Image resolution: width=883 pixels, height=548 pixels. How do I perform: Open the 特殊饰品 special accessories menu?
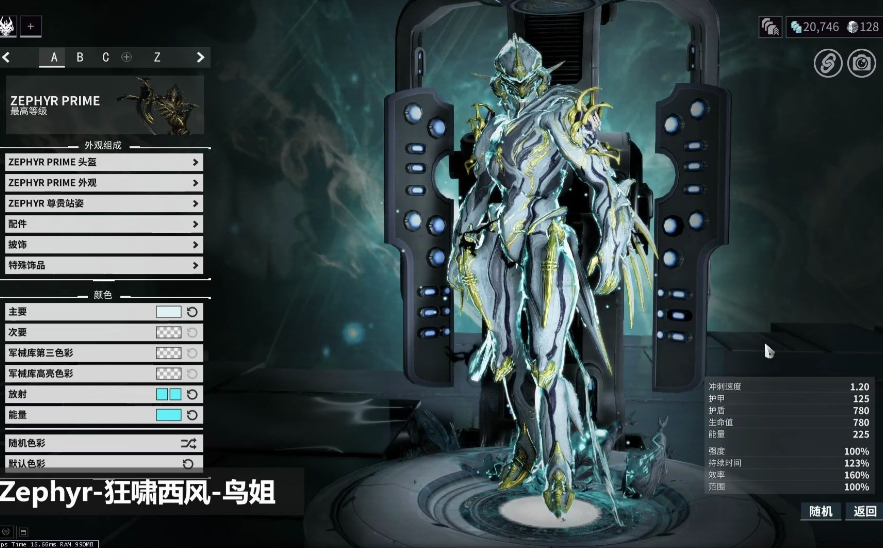coord(104,266)
